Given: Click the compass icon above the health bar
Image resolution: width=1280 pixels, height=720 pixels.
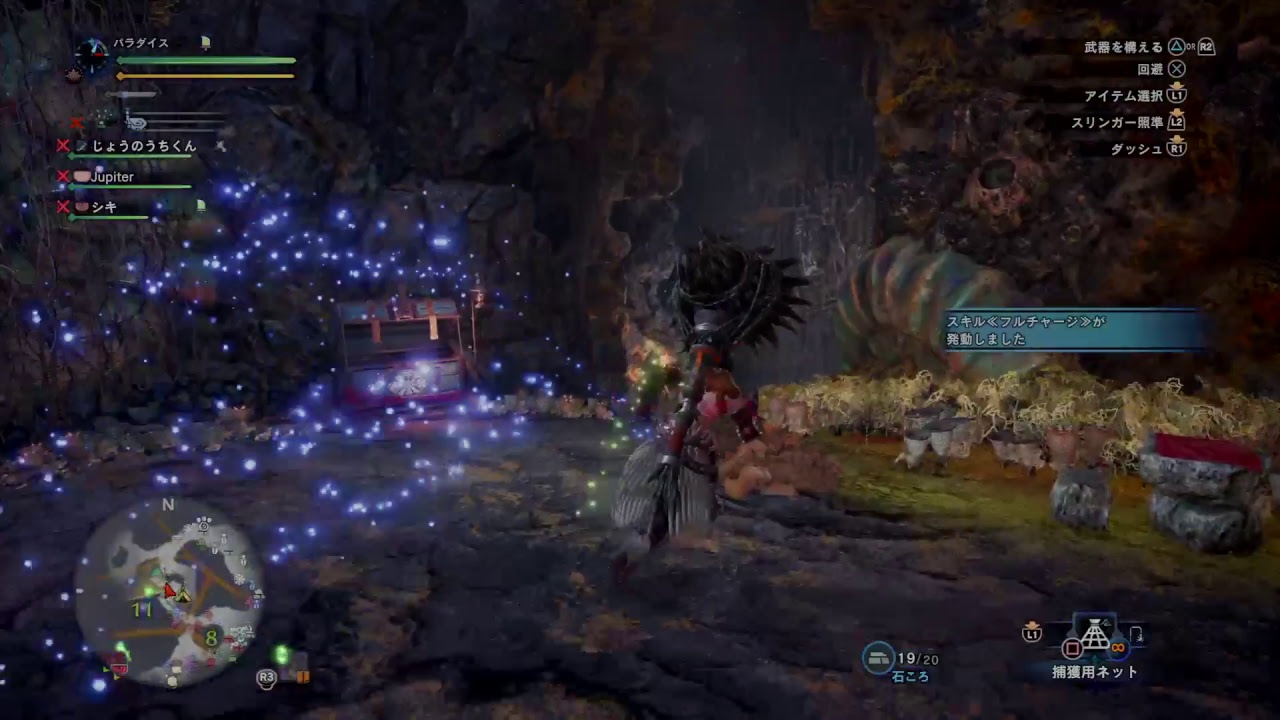Looking at the screenshot, I should click(92, 52).
